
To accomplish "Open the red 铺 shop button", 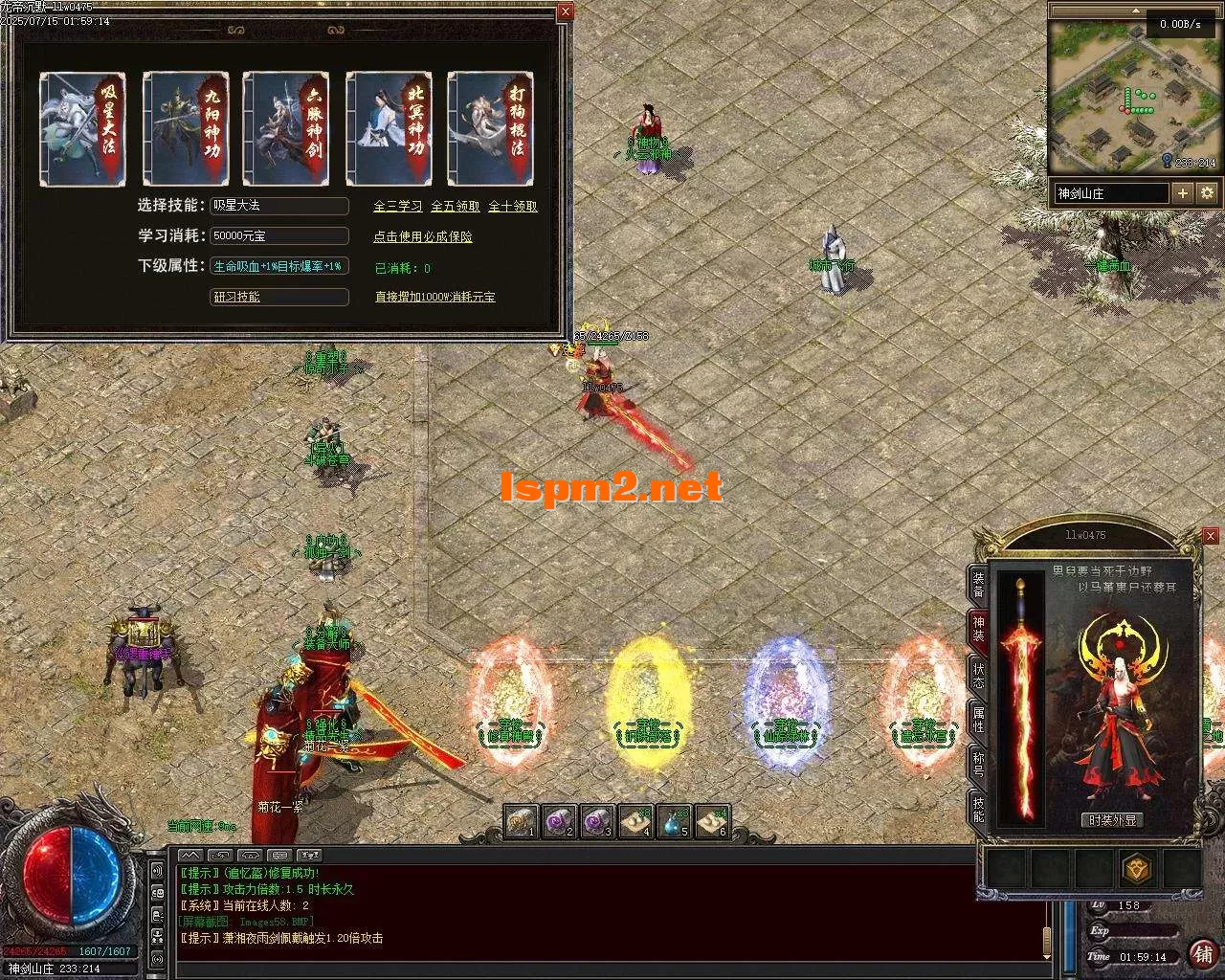I will [1202, 954].
